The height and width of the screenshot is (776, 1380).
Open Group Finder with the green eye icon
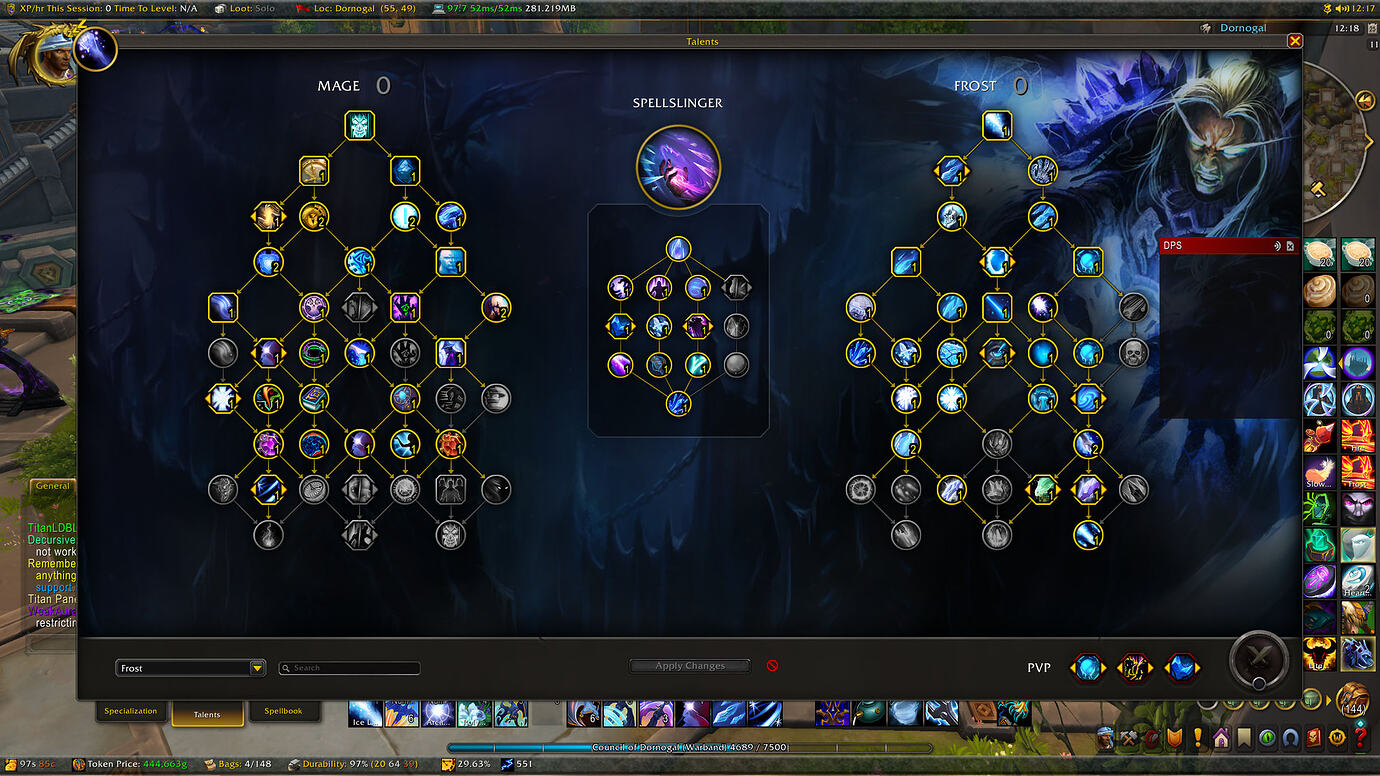tap(1265, 739)
